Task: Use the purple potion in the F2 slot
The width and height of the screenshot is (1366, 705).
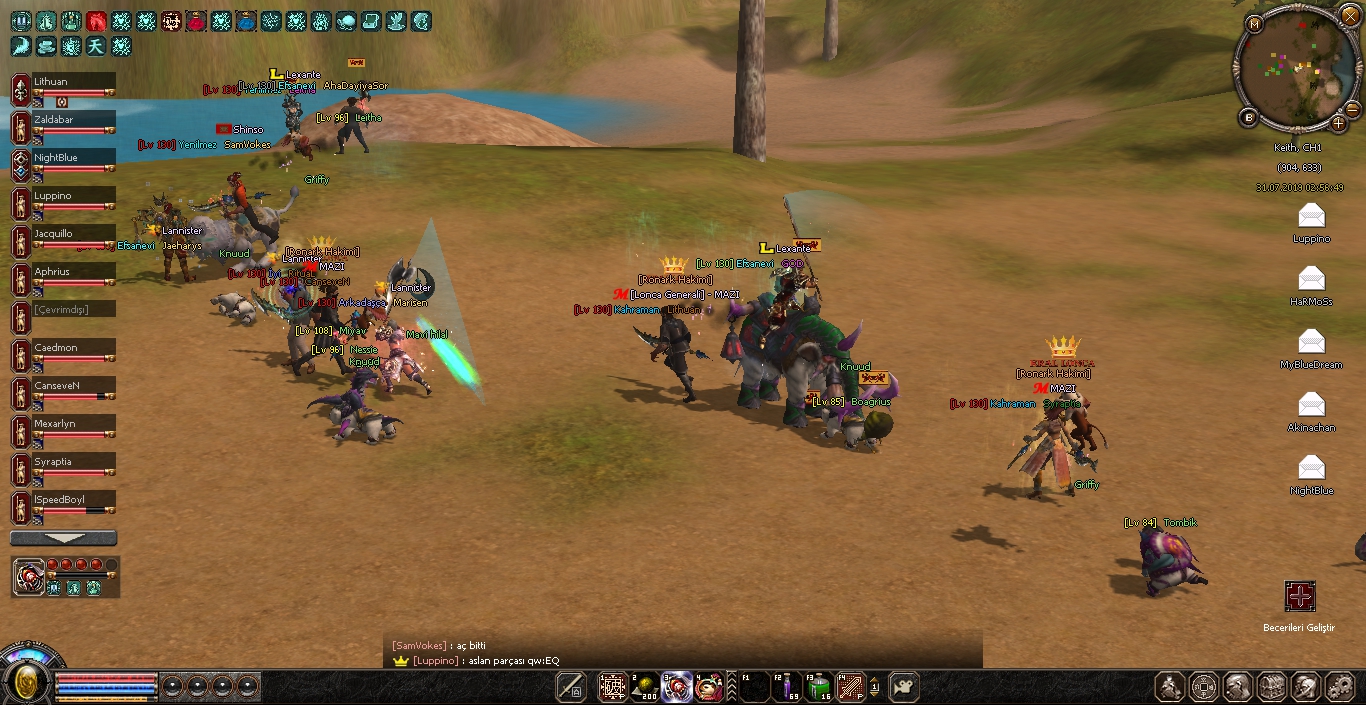Action: pyautogui.click(x=787, y=687)
